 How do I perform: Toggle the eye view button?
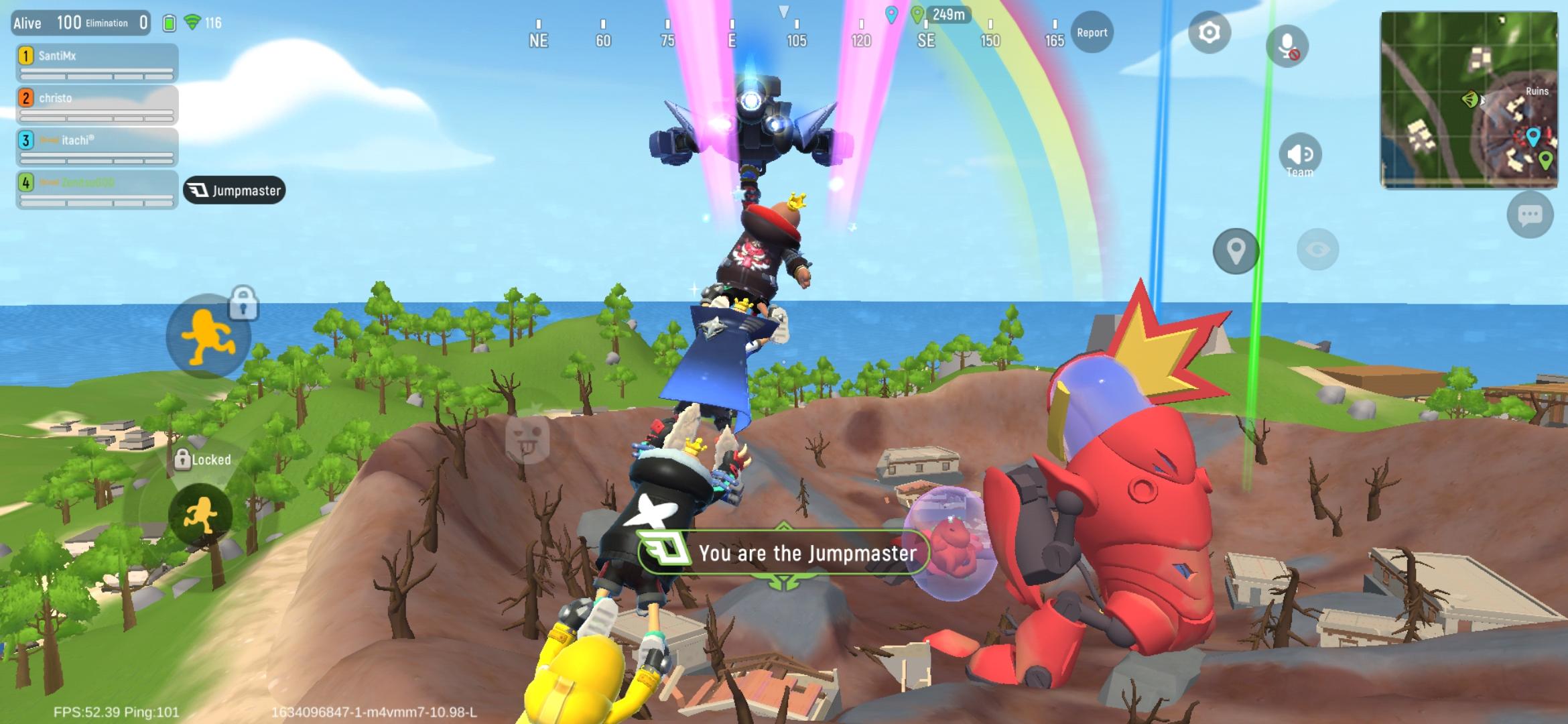(x=1317, y=250)
